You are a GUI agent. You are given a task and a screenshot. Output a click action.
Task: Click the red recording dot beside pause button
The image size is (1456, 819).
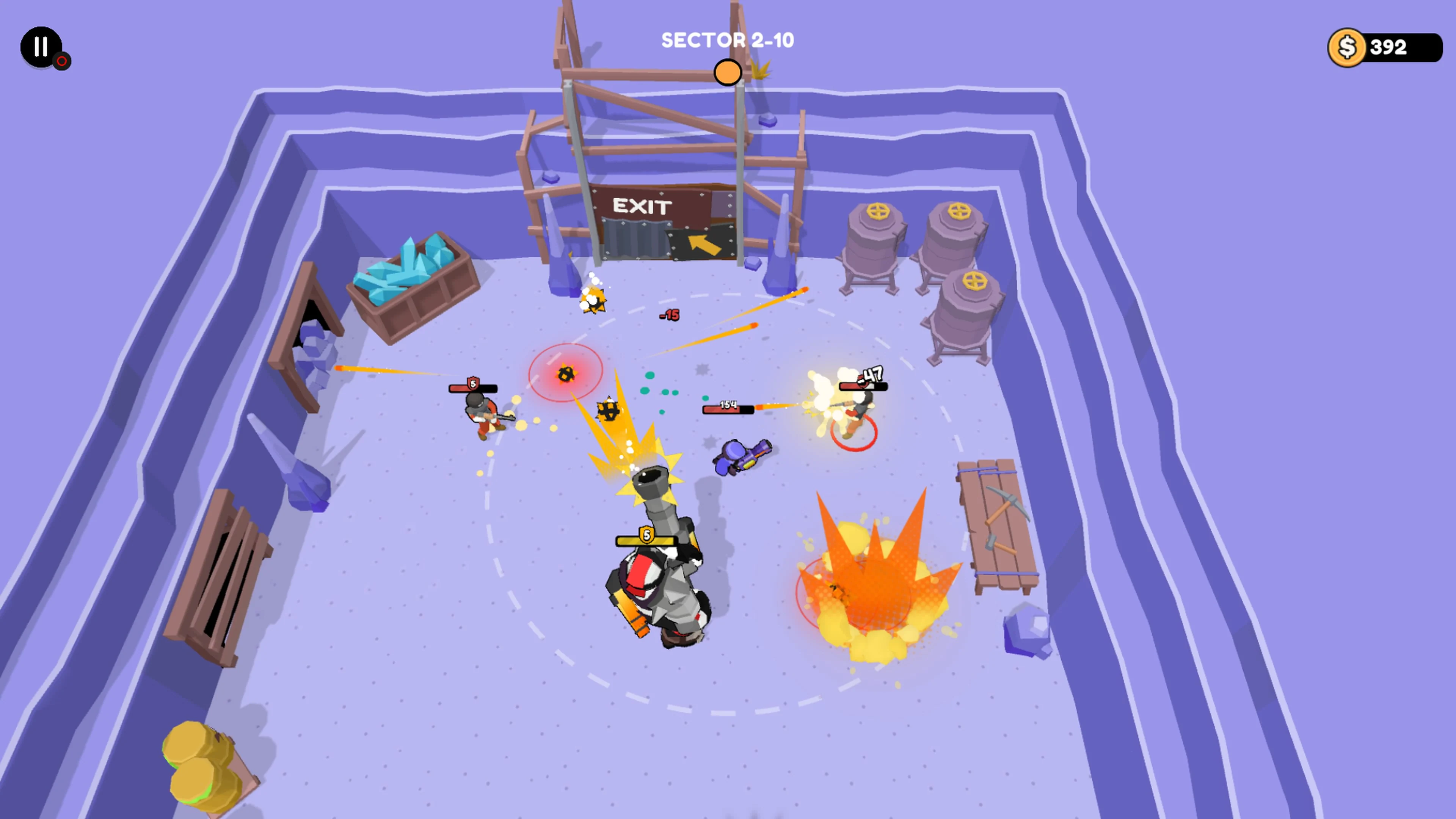coord(61,61)
